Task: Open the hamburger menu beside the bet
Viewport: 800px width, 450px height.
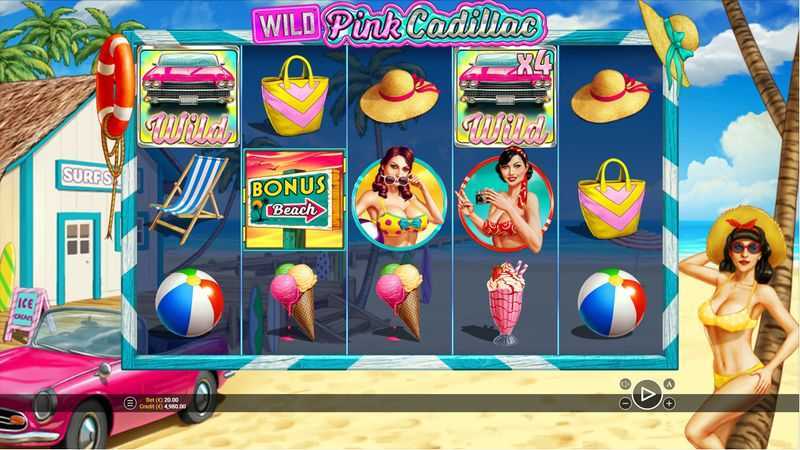Action: click(129, 403)
